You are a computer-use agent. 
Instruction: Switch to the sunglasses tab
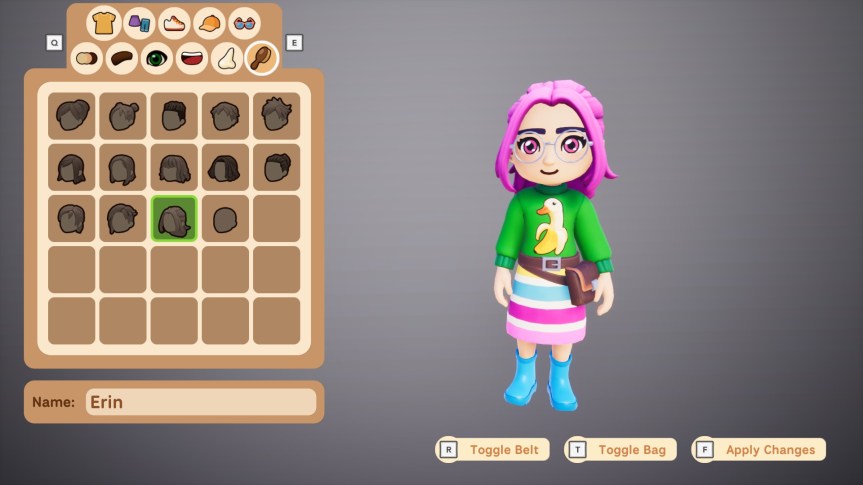pyautogui.click(x=244, y=22)
